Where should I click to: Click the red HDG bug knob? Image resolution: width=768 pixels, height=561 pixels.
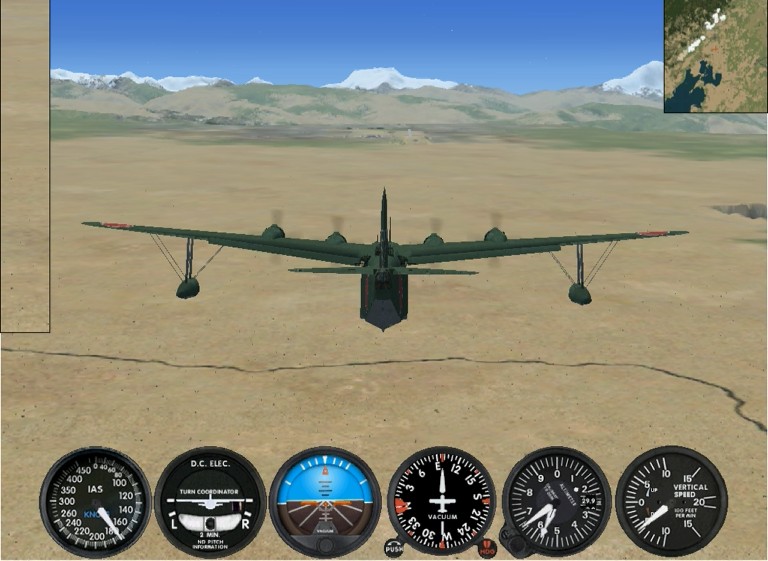(488, 548)
